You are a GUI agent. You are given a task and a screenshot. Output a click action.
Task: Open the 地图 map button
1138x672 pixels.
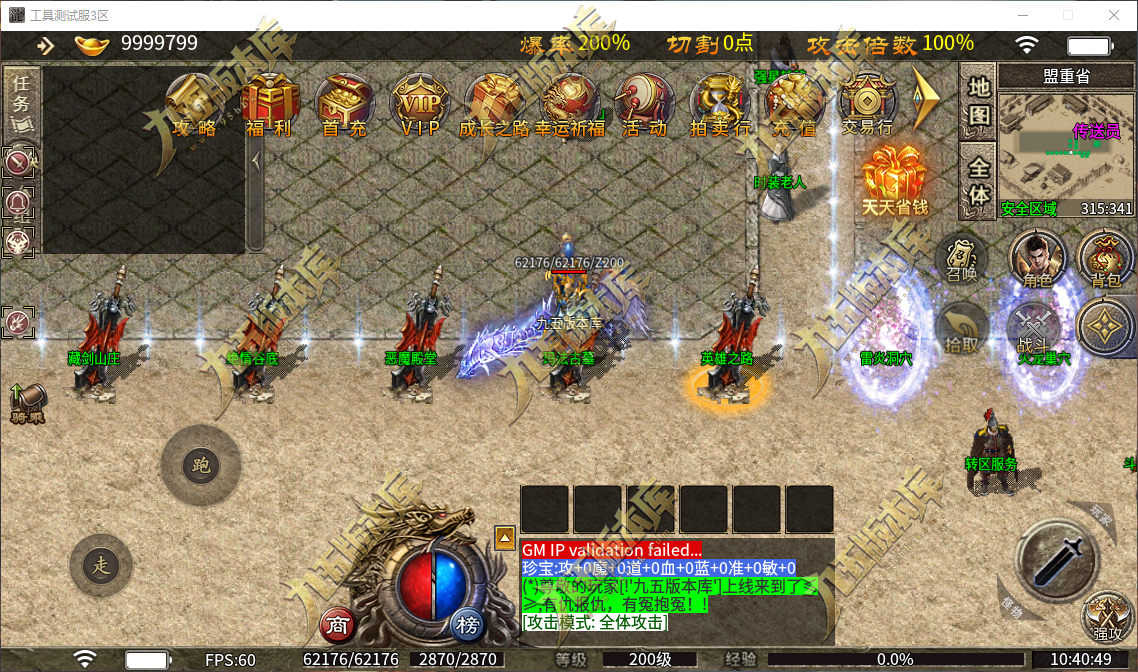click(978, 100)
